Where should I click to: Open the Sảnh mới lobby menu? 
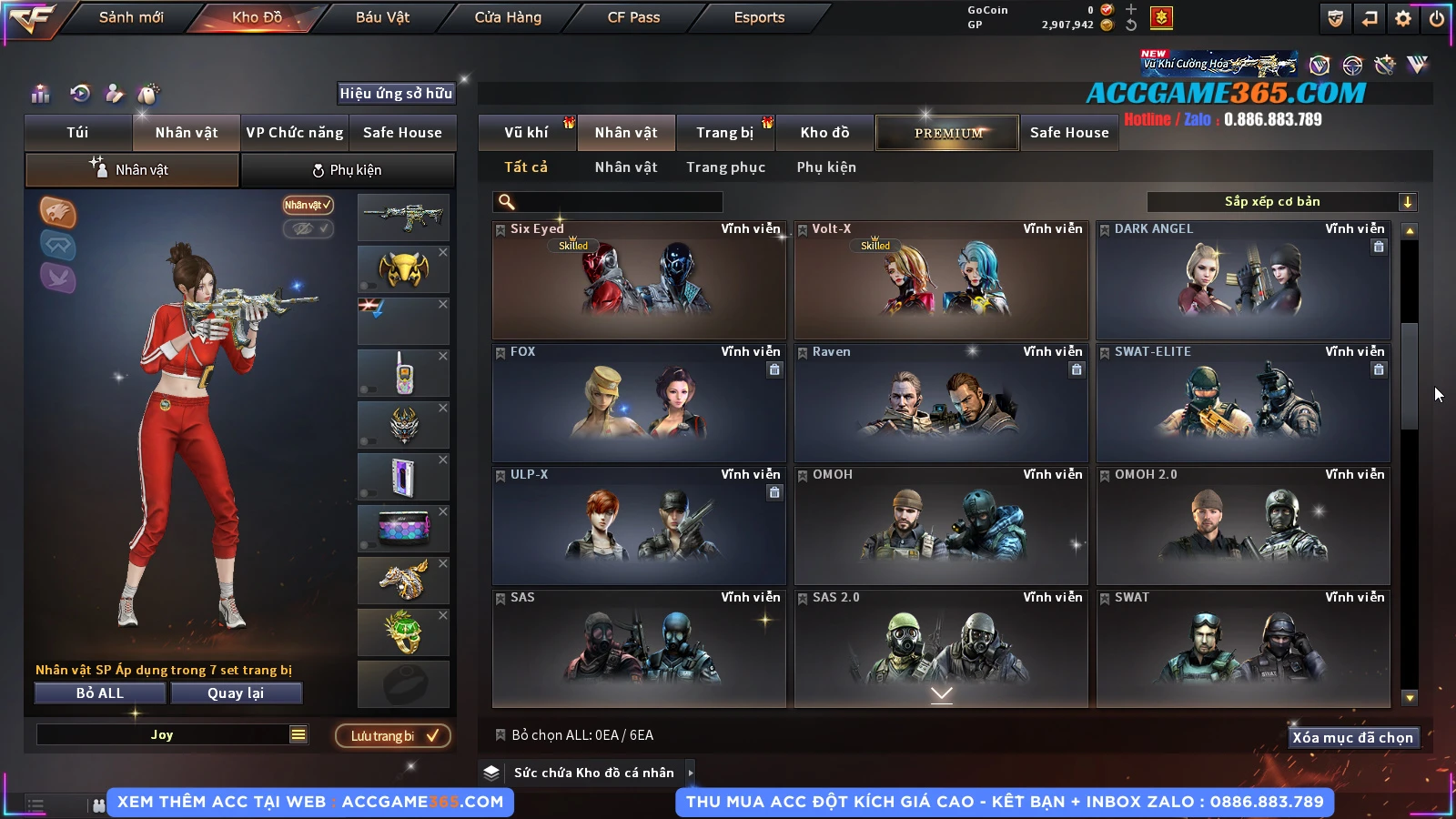point(131,17)
